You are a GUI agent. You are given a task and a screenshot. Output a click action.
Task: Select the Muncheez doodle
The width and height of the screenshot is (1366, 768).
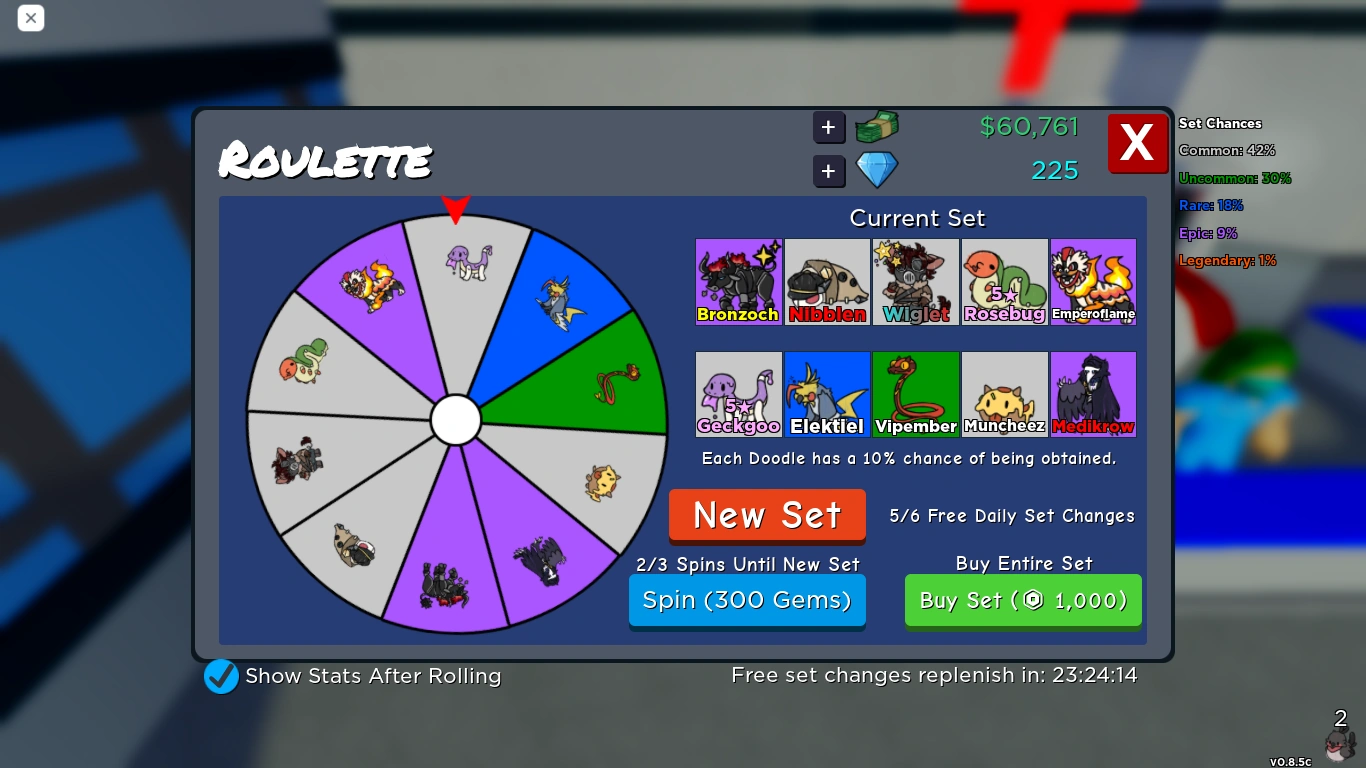click(1004, 394)
